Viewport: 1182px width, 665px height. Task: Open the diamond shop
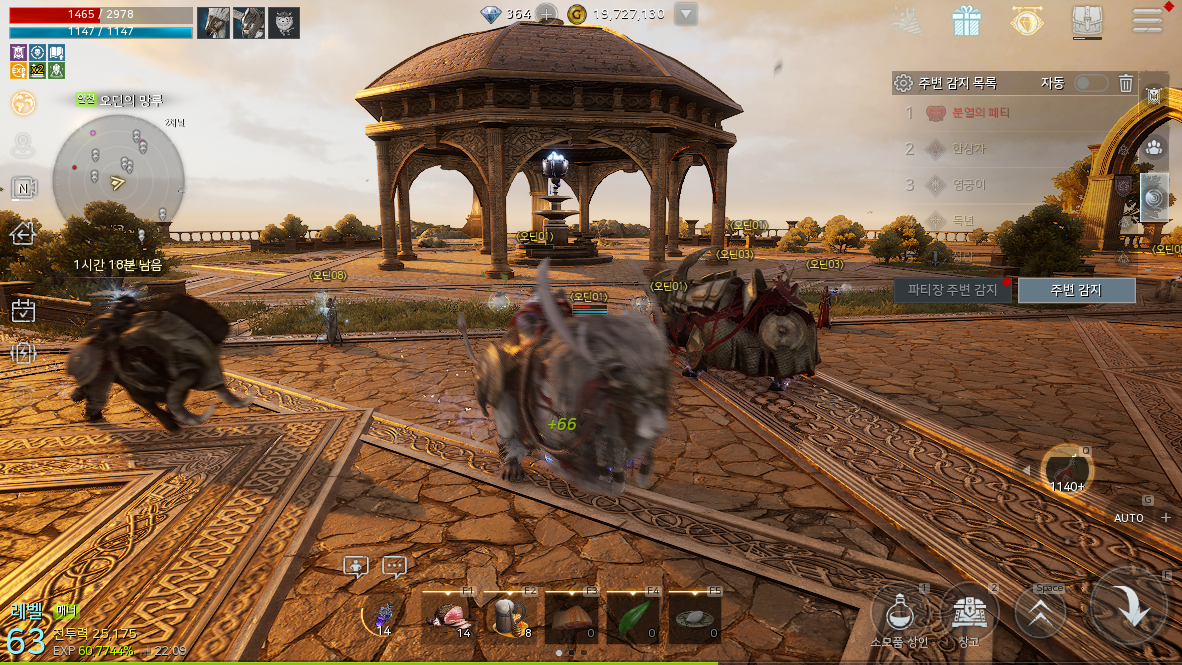click(1027, 21)
